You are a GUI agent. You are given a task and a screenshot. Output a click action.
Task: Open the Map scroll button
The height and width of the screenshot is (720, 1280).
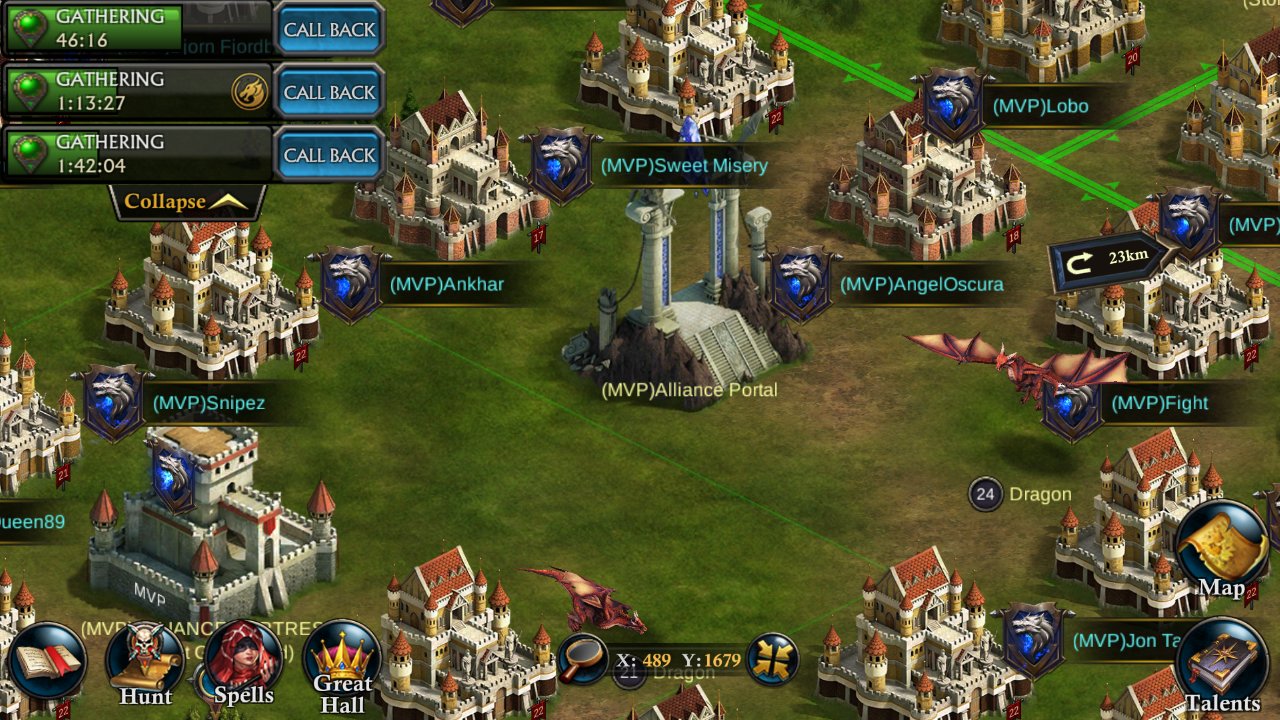click(1221, 550)
